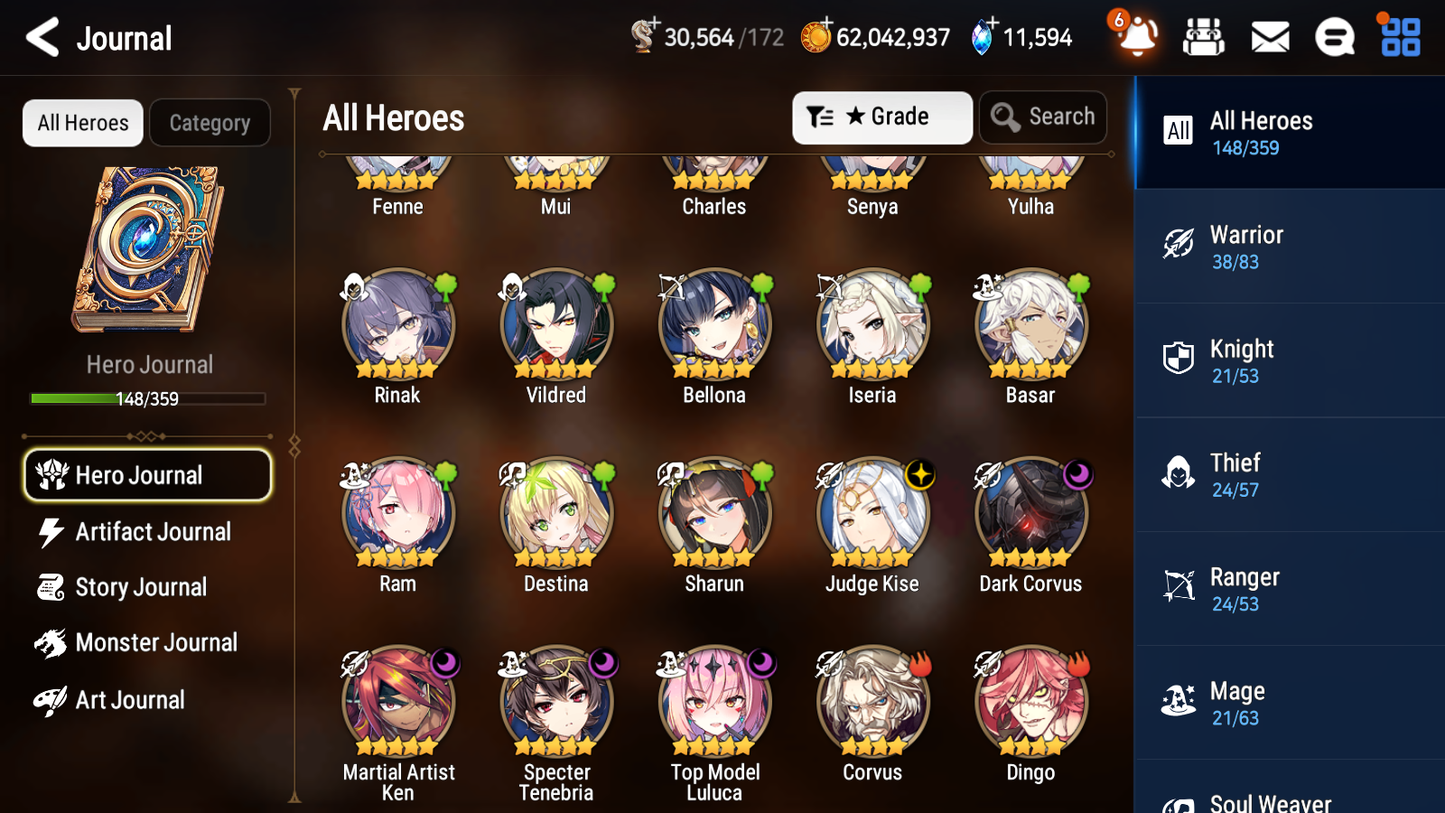Image resolution: width=1445 pixels, height=813 pixels.
Task: Toggle the All Heroes filter button
Action: 82,122
